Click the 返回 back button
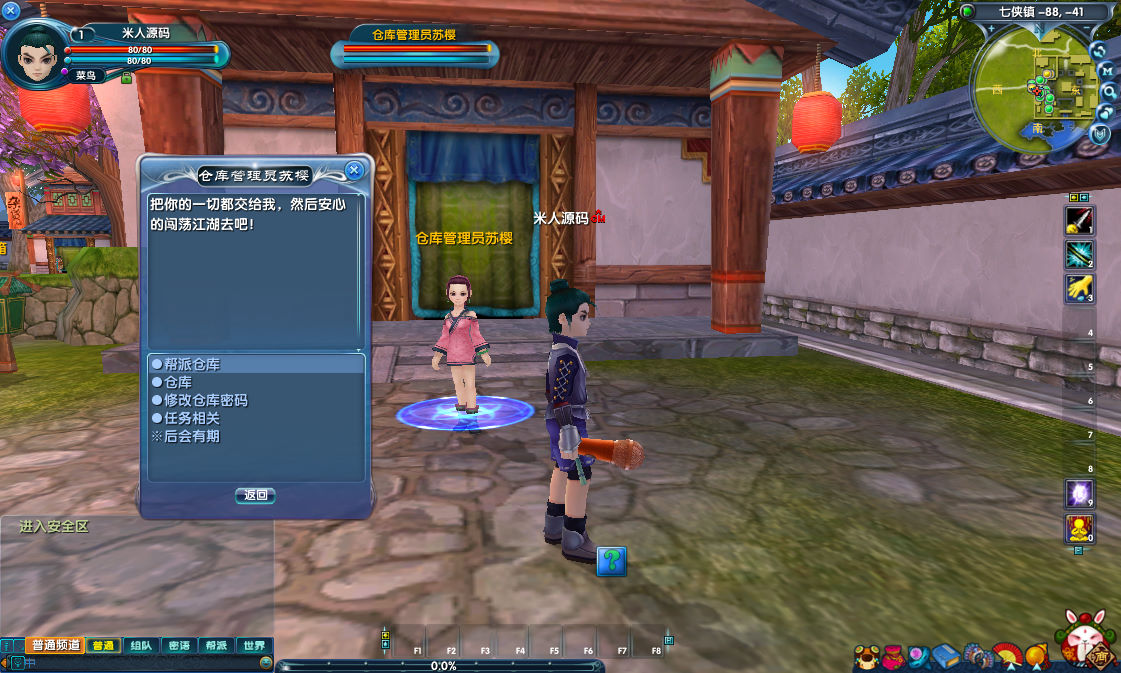 coord(255,495)
